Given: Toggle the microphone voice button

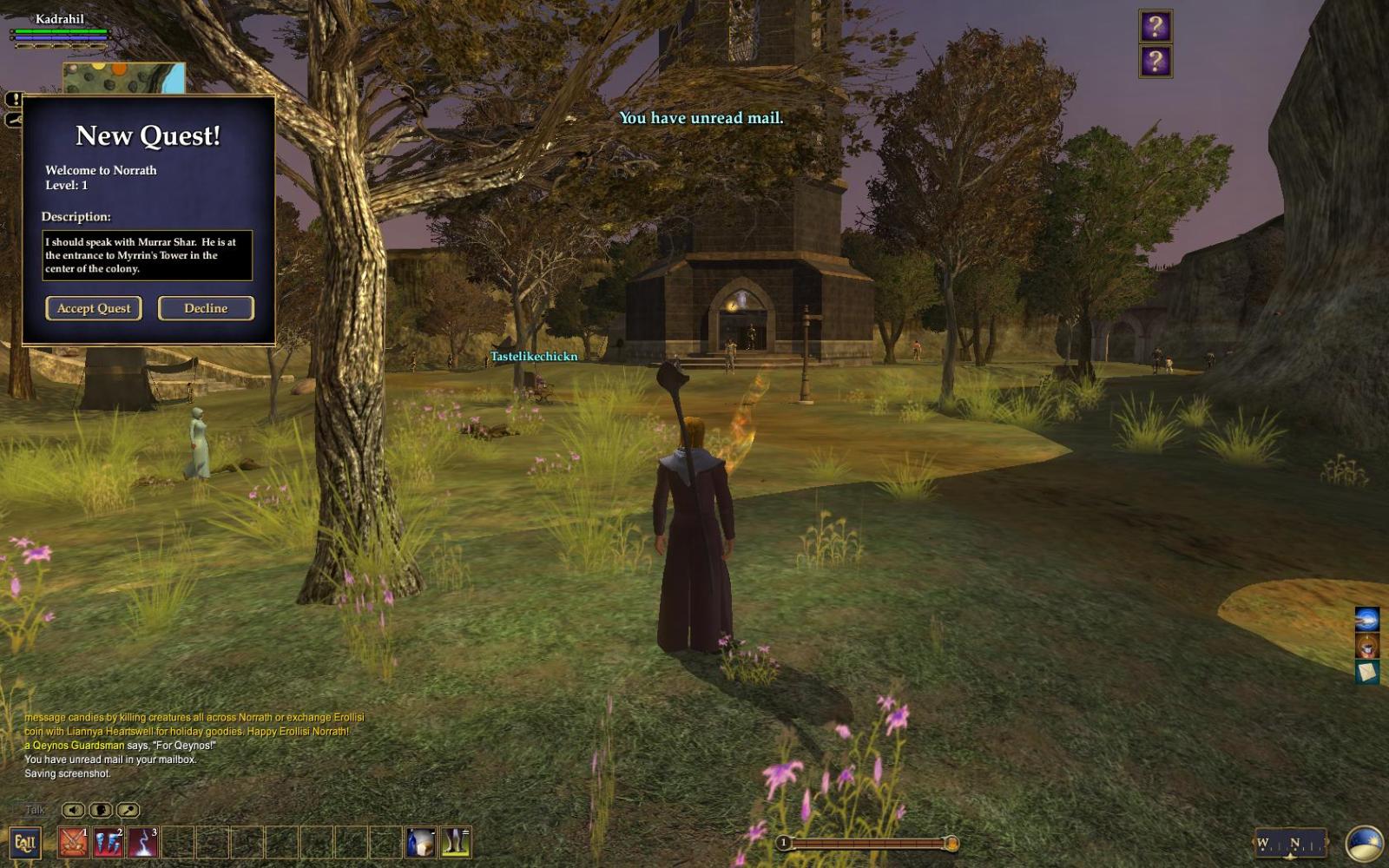Looking at the screenshot, I should (x=128, y=810).
